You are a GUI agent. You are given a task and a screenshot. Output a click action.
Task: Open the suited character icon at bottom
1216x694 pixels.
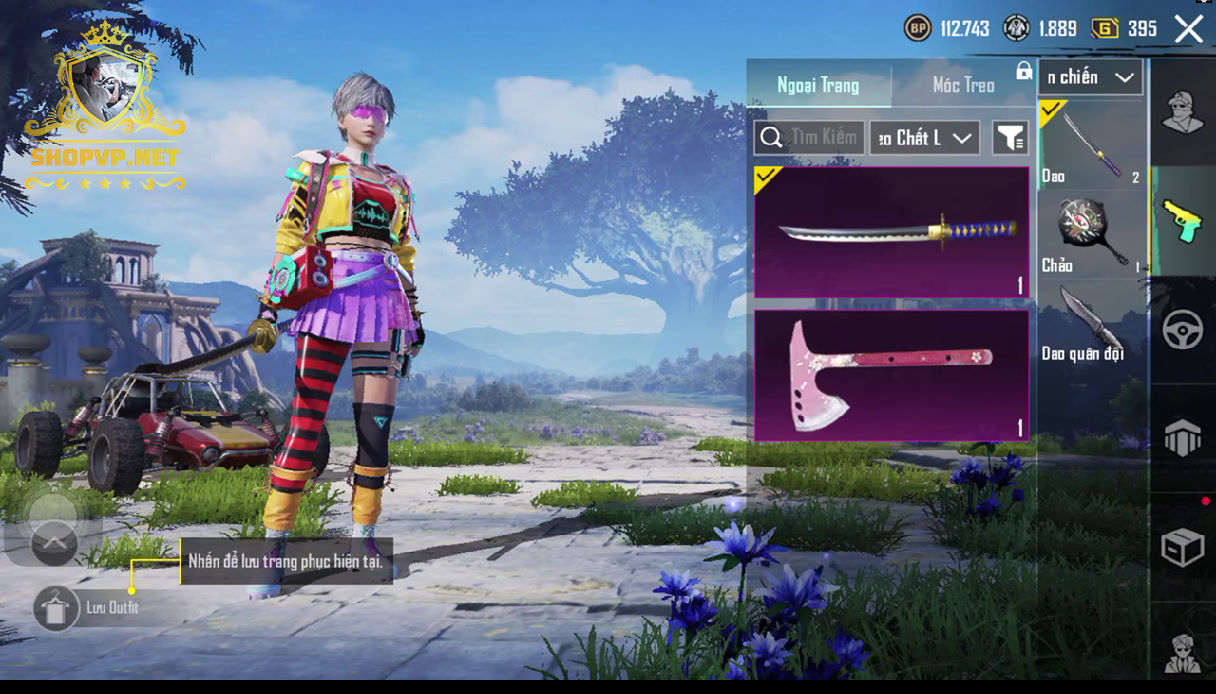coord(1182,652)
